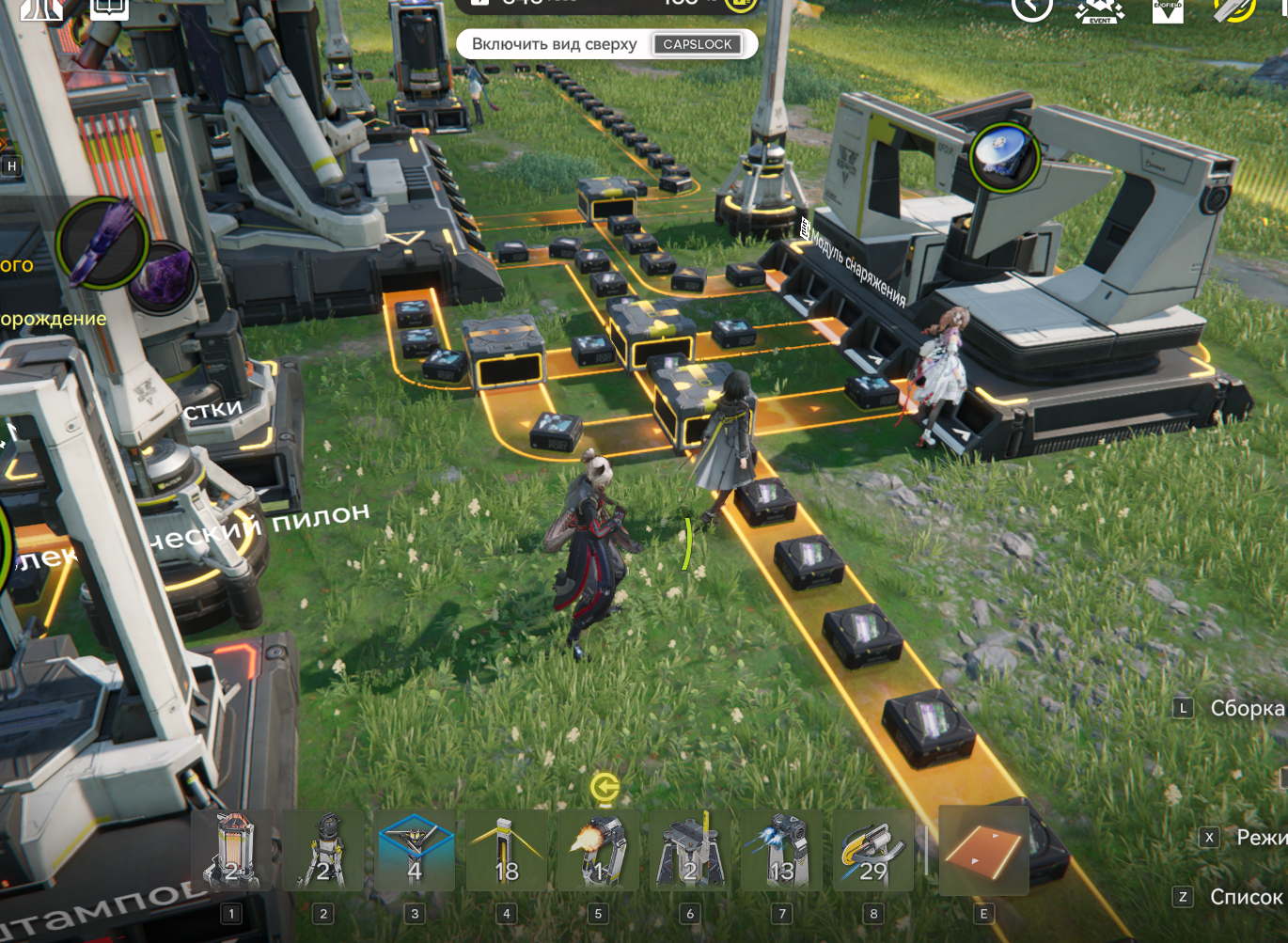Click the round clock icon in top bar
Image resolution: width=1288 pixels, height=943 pixels.
pos(1031,8)
